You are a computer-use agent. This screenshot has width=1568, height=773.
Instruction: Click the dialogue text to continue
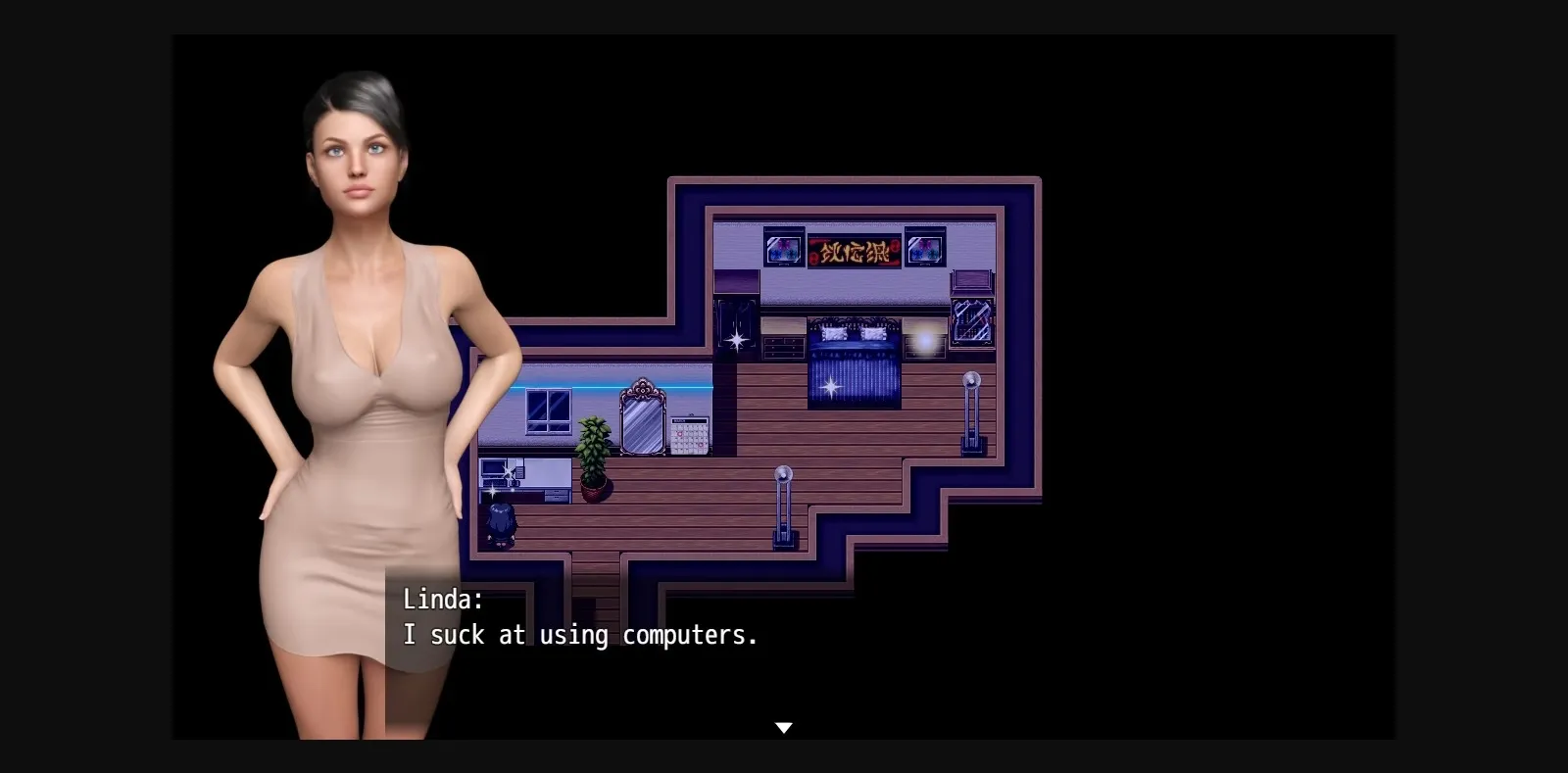(578, 635)
